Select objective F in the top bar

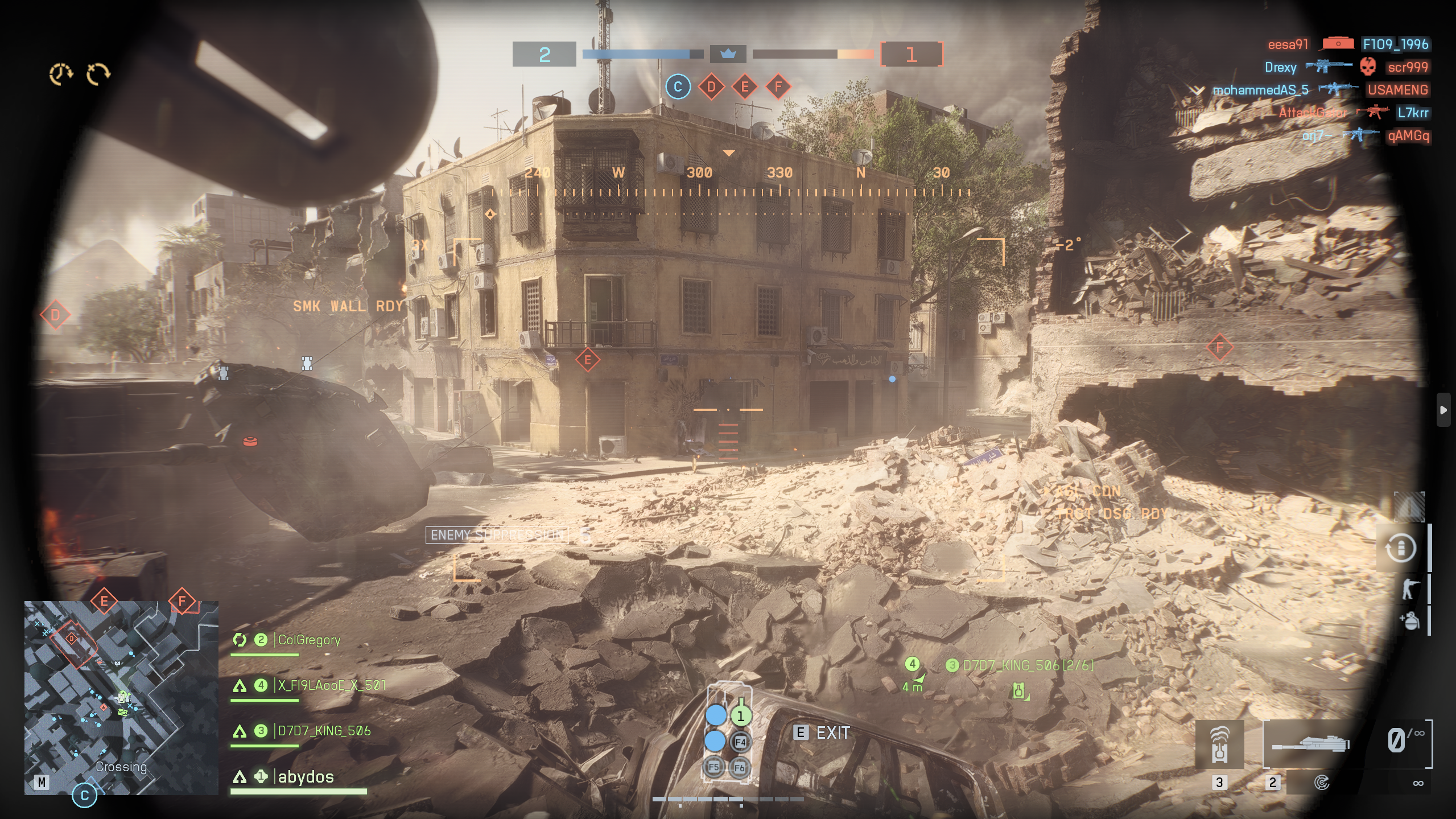tap(778, 87)
